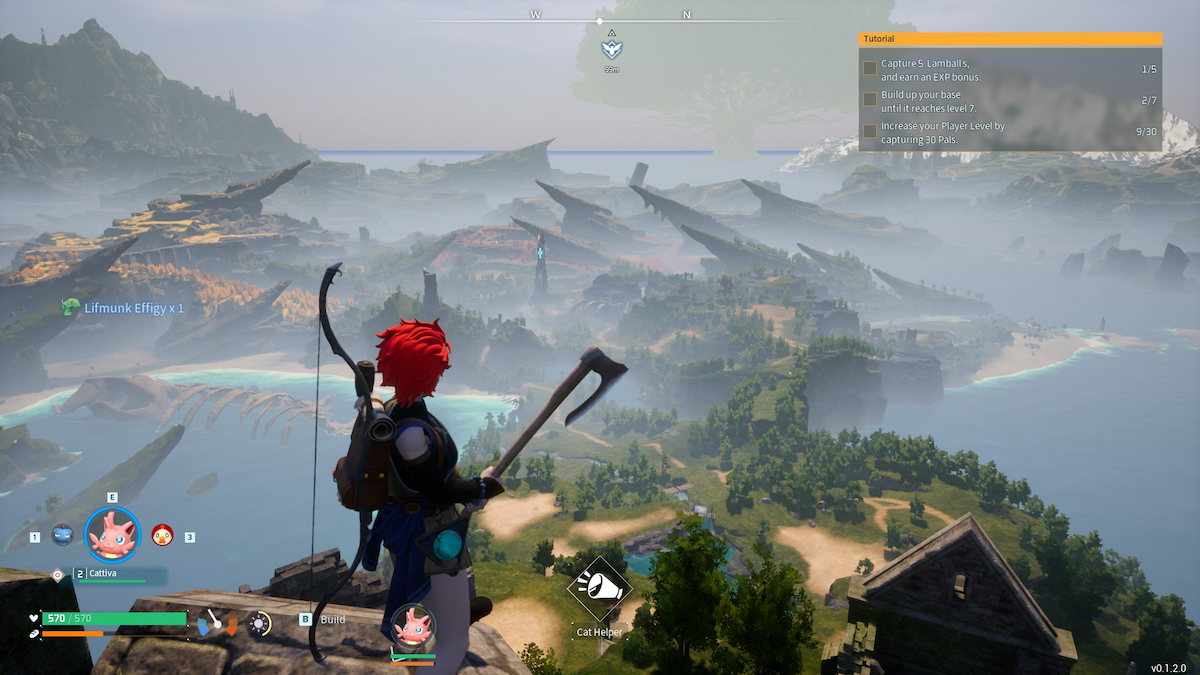Click the Lifmunk Effigy pickup notification

point(124,308)
